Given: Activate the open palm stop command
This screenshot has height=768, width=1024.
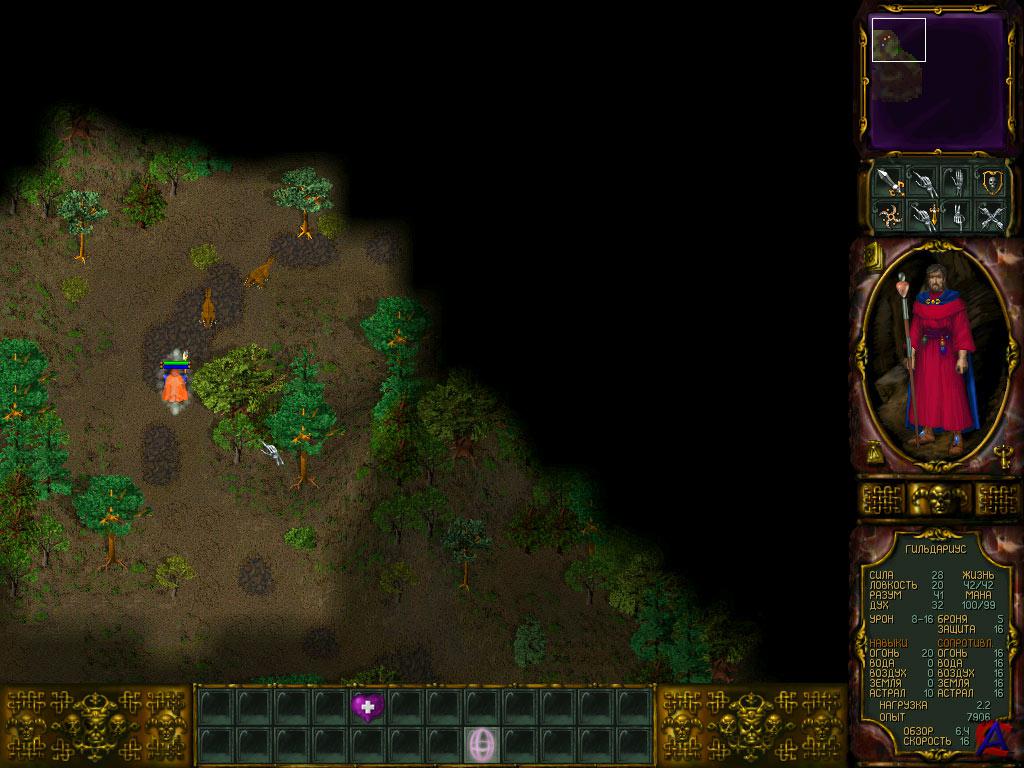Looking at the screenshot, I should (x=955, y=181).
